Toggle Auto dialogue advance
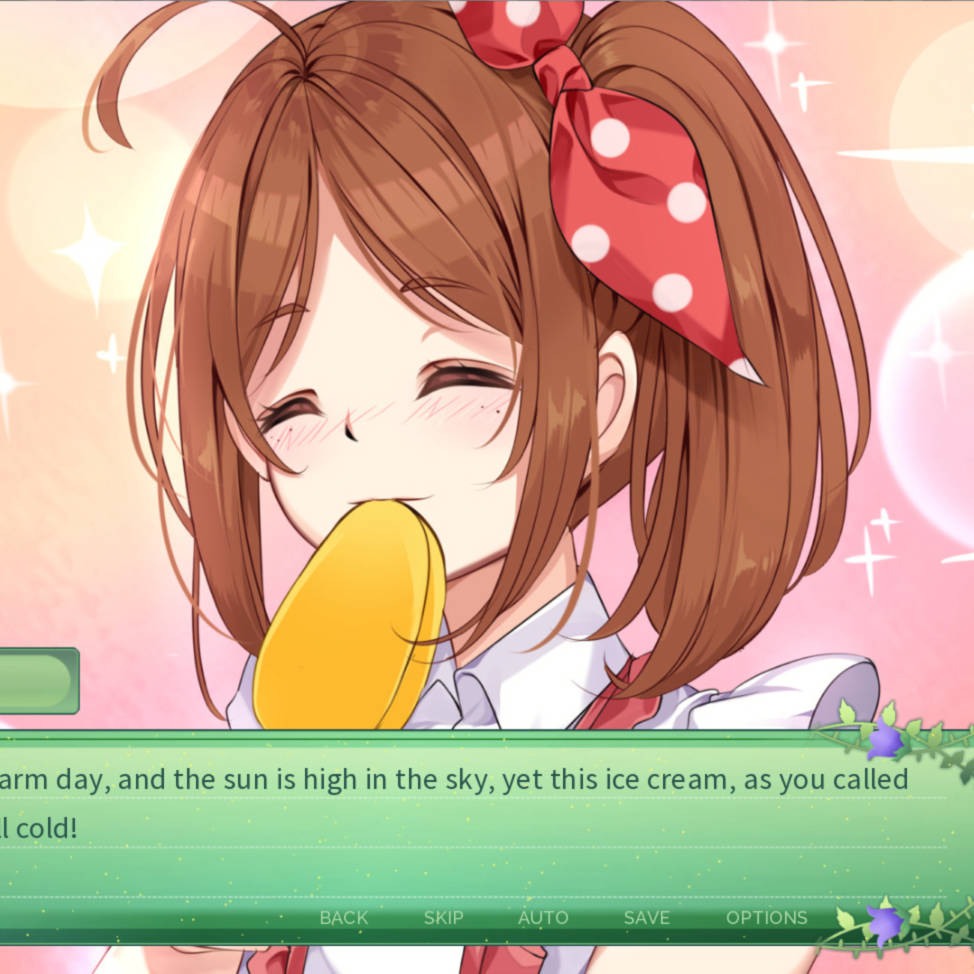Viewport: 974px width, 974px height. 543,917
